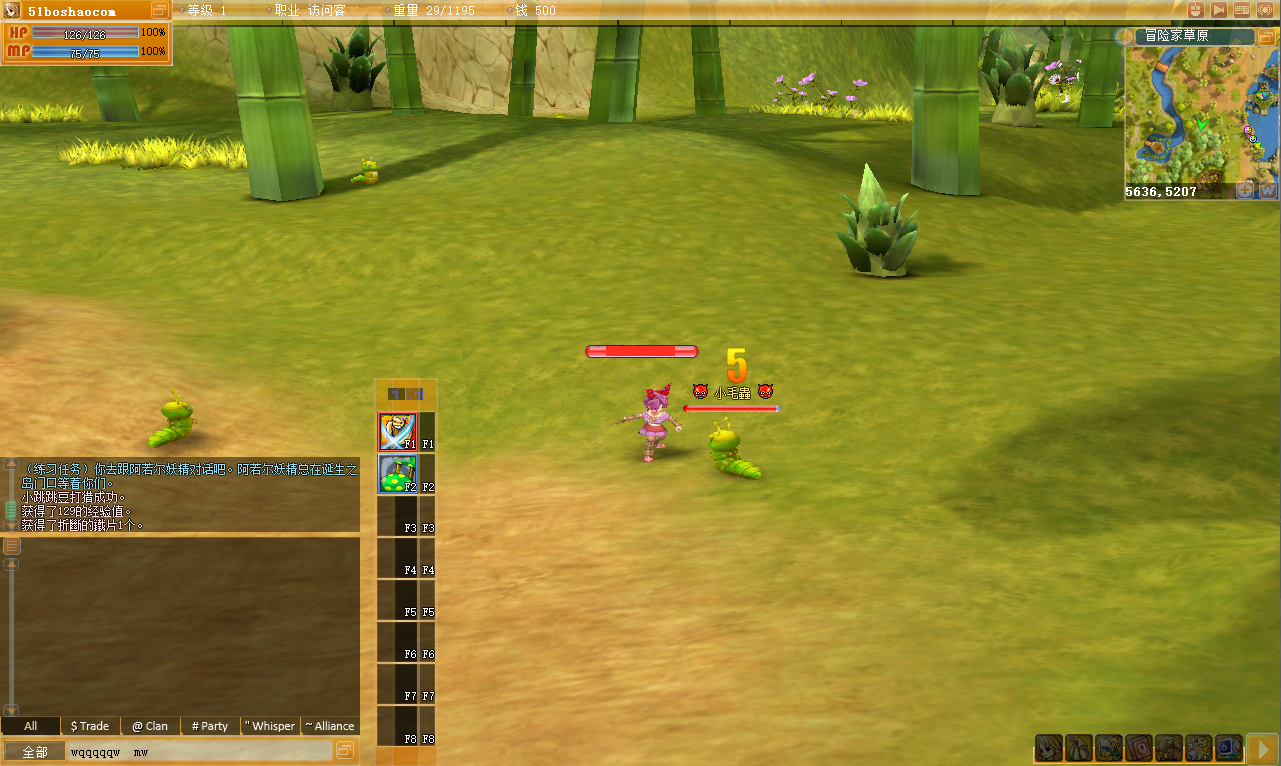
Task: Zoom the minimap with the plus button
Action: pos(1245,190)
